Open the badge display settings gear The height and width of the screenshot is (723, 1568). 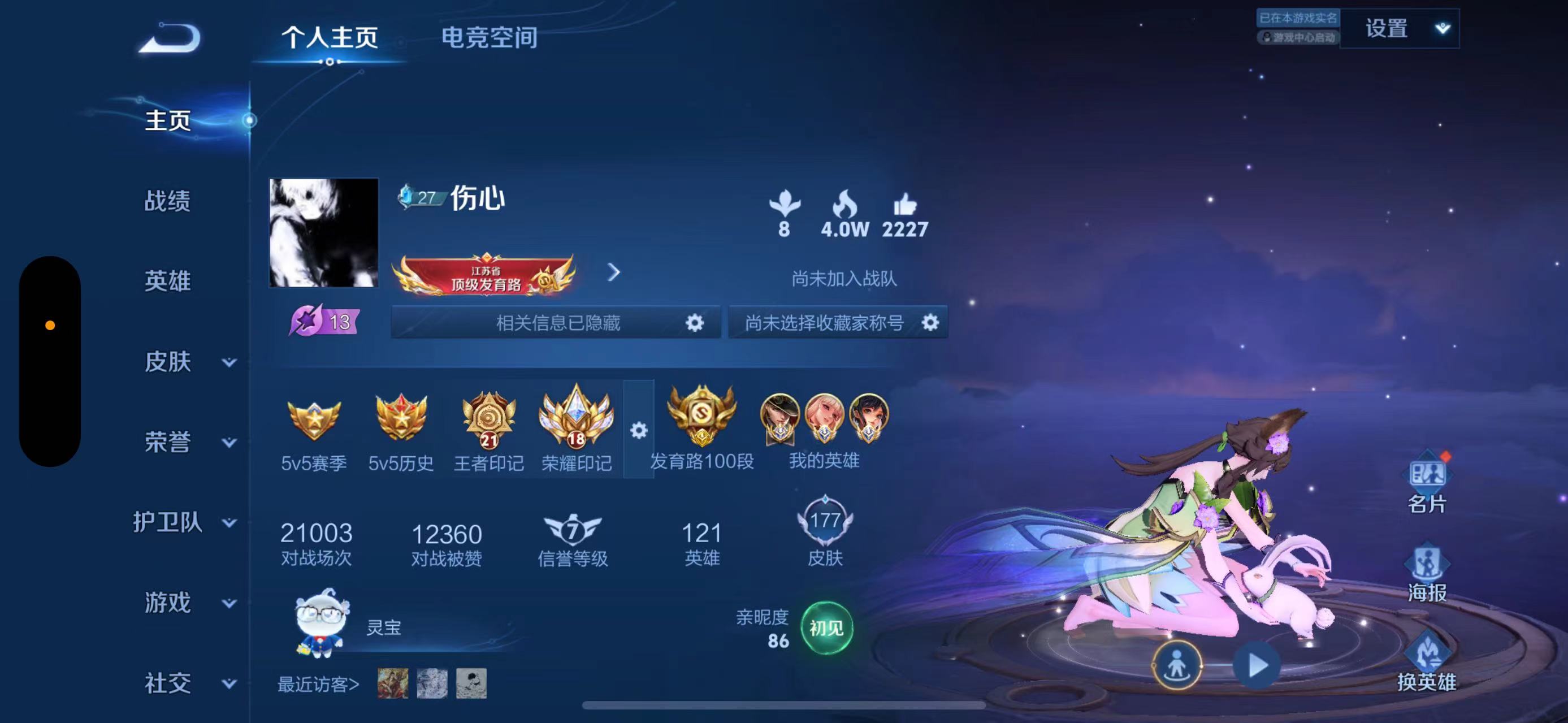(638, 430)
